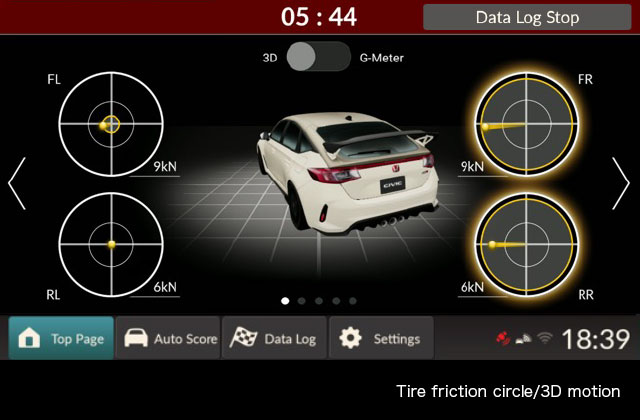The width and height of the screenshot is (640, 420).
Task: Toggle the 3D / G-Meter switch
Action: point(319,57)
